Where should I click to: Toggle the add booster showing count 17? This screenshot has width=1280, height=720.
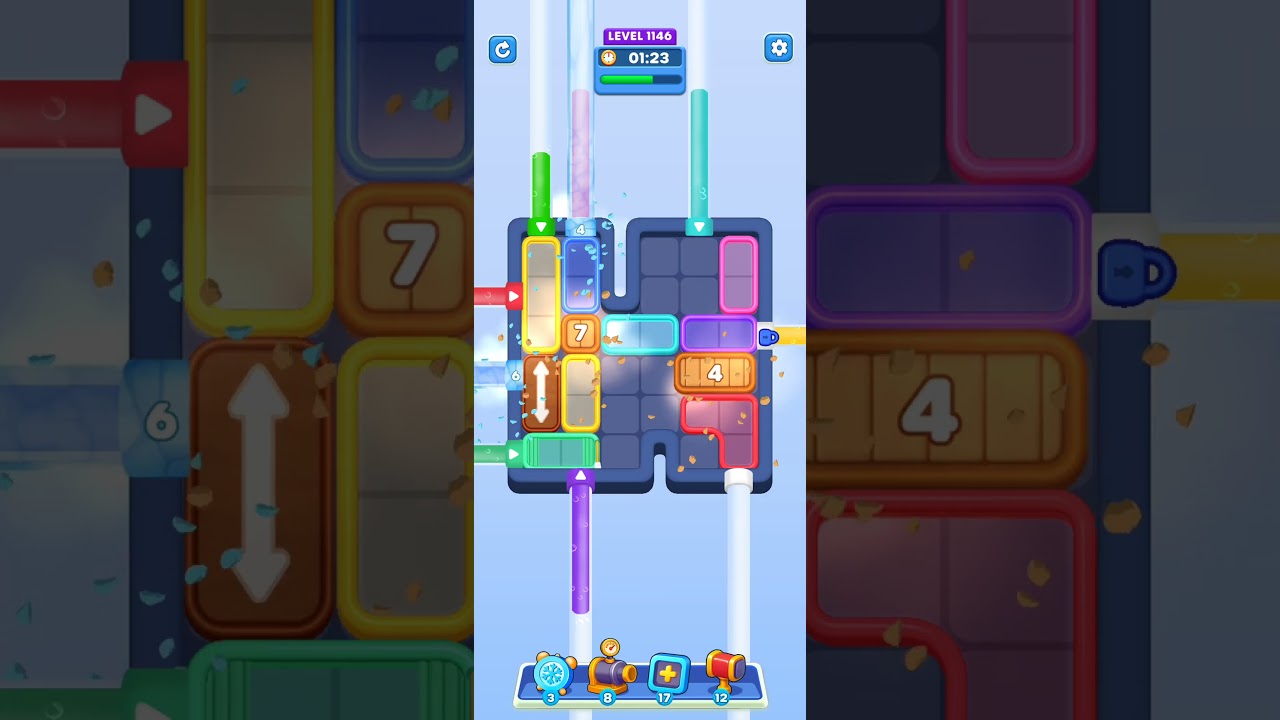[668, 699]
